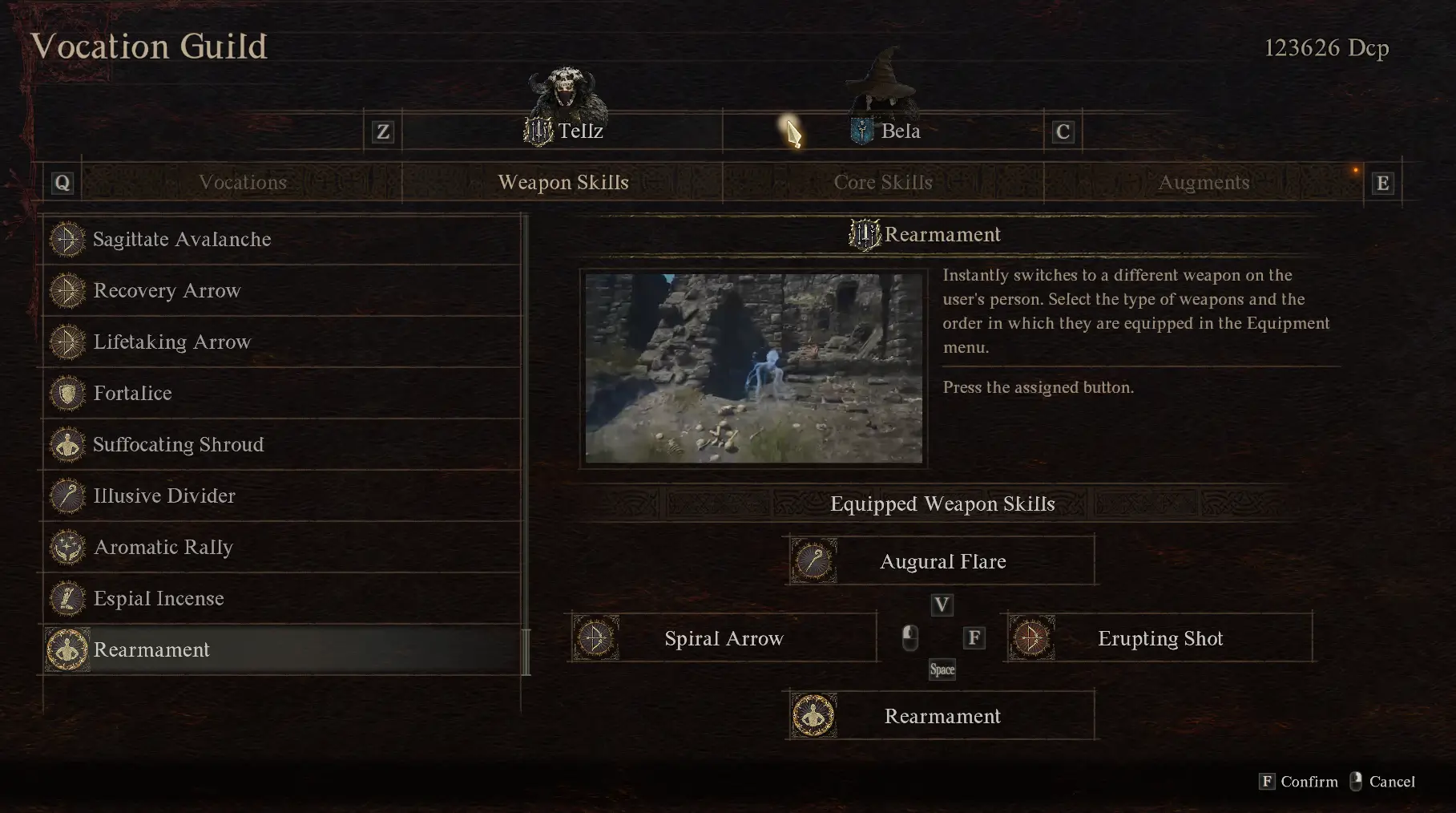Select the Erupting Shot equipped skill icon
This screenshot has width=1456, height=813.
point(1032,638)
